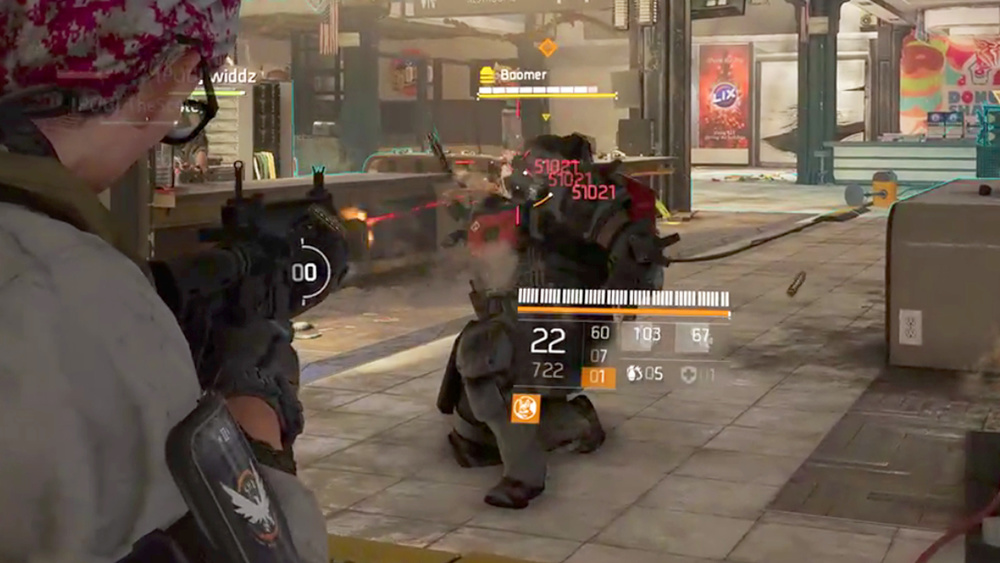Screen dimensions: 1000x563
Task: Select the highlighted orange 01 weapon slot
Action: pos(599,376)
